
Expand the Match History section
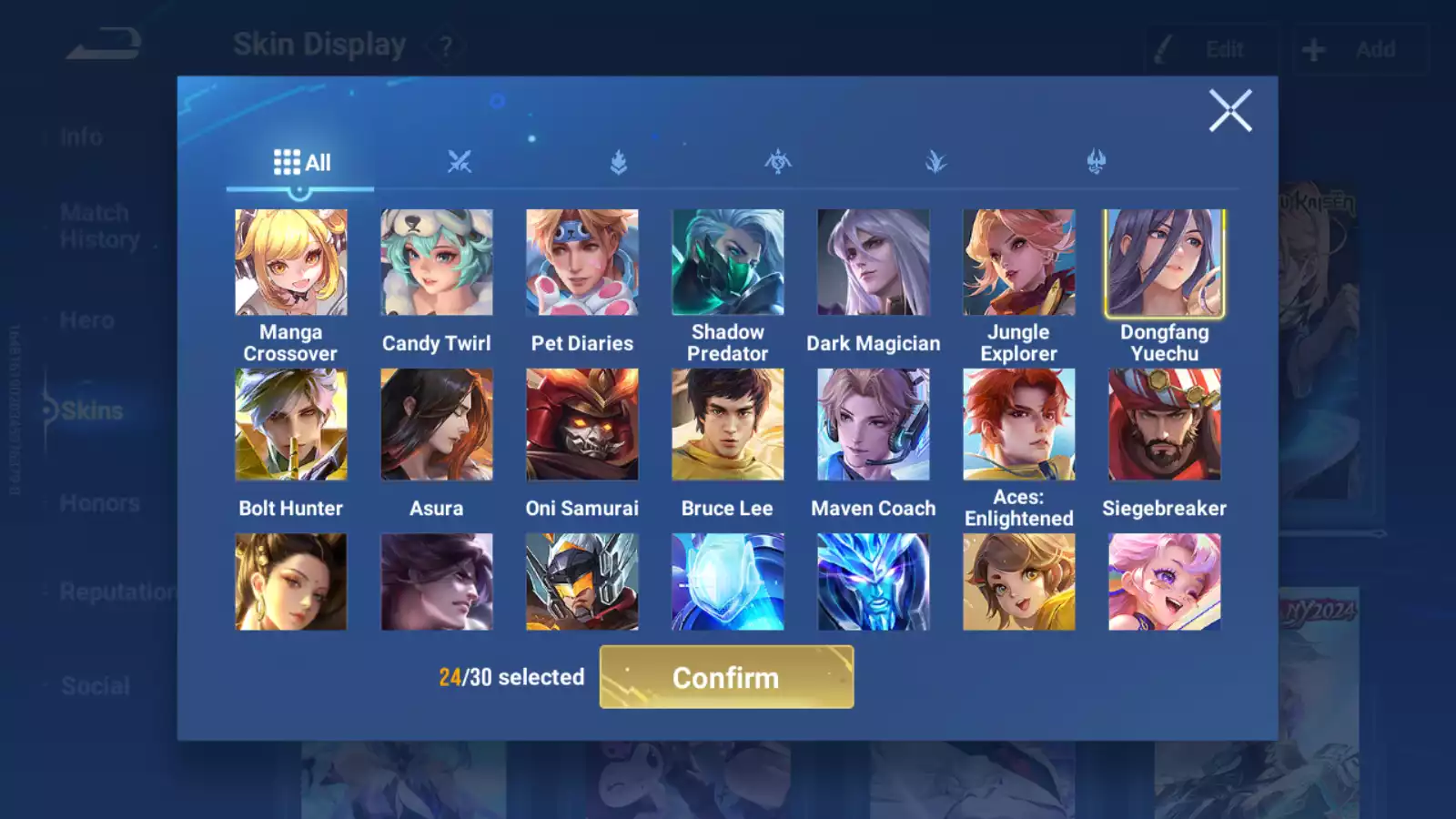point(94,226)
